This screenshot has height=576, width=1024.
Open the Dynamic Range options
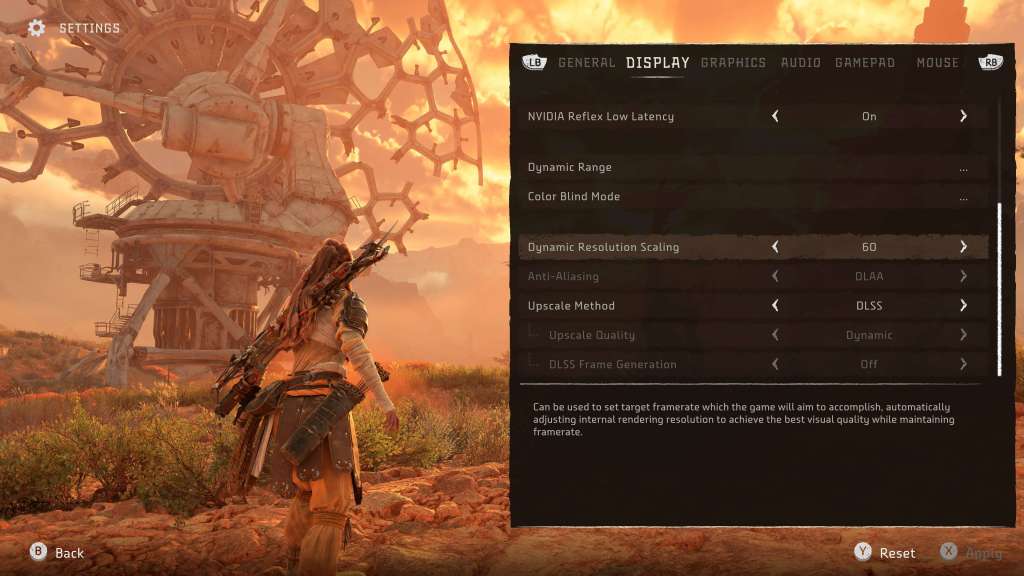(x=963, y=168)
